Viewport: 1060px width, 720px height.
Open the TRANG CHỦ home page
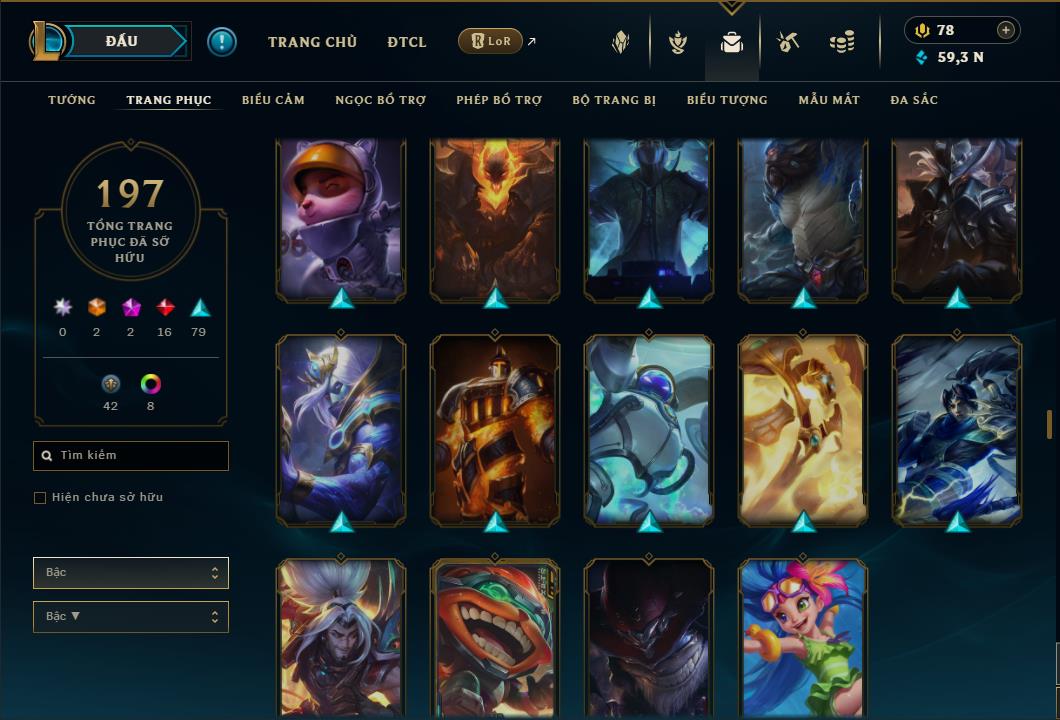click(x=312, y=42)
